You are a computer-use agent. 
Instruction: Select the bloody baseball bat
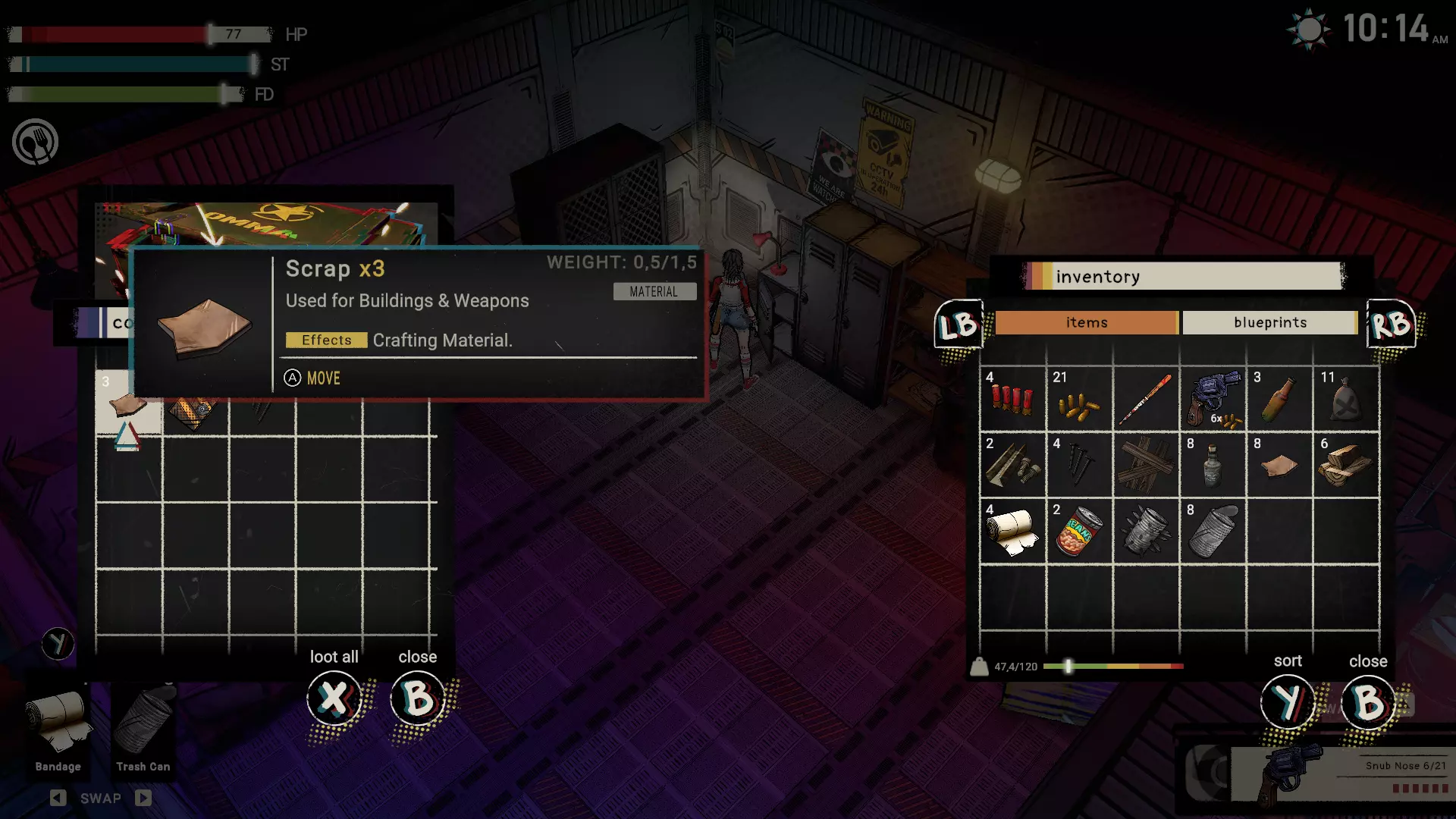tap(1145, 399)
